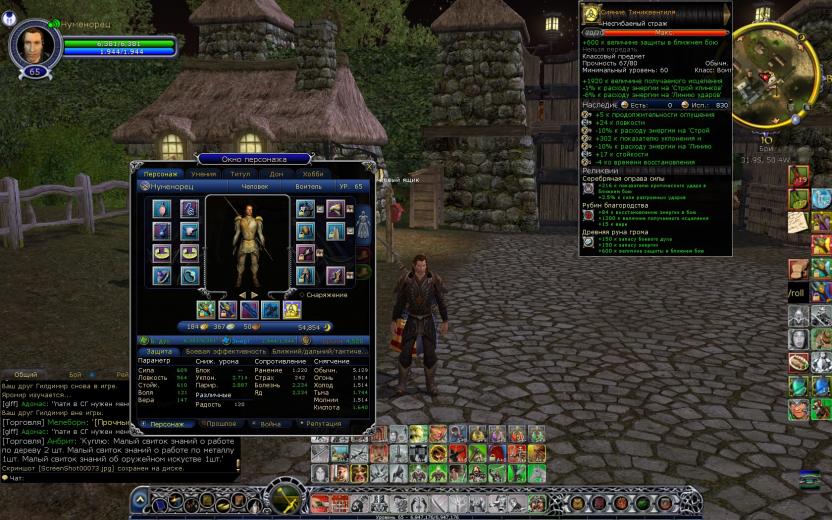Select the Дом tab
832x520 pixels.
click(276, 173)
